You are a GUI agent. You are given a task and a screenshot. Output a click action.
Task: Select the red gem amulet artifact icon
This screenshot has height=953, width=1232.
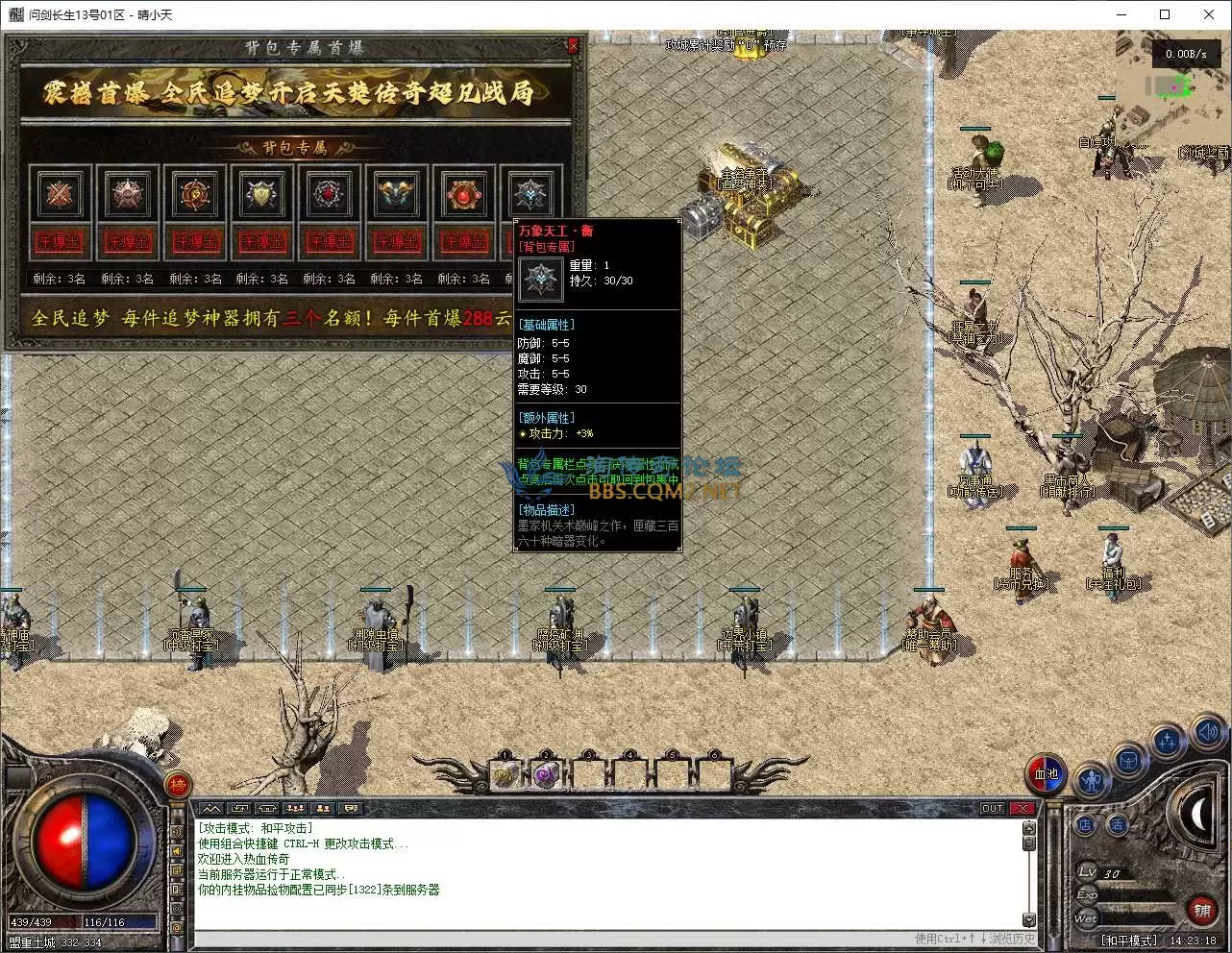(463, 195)
